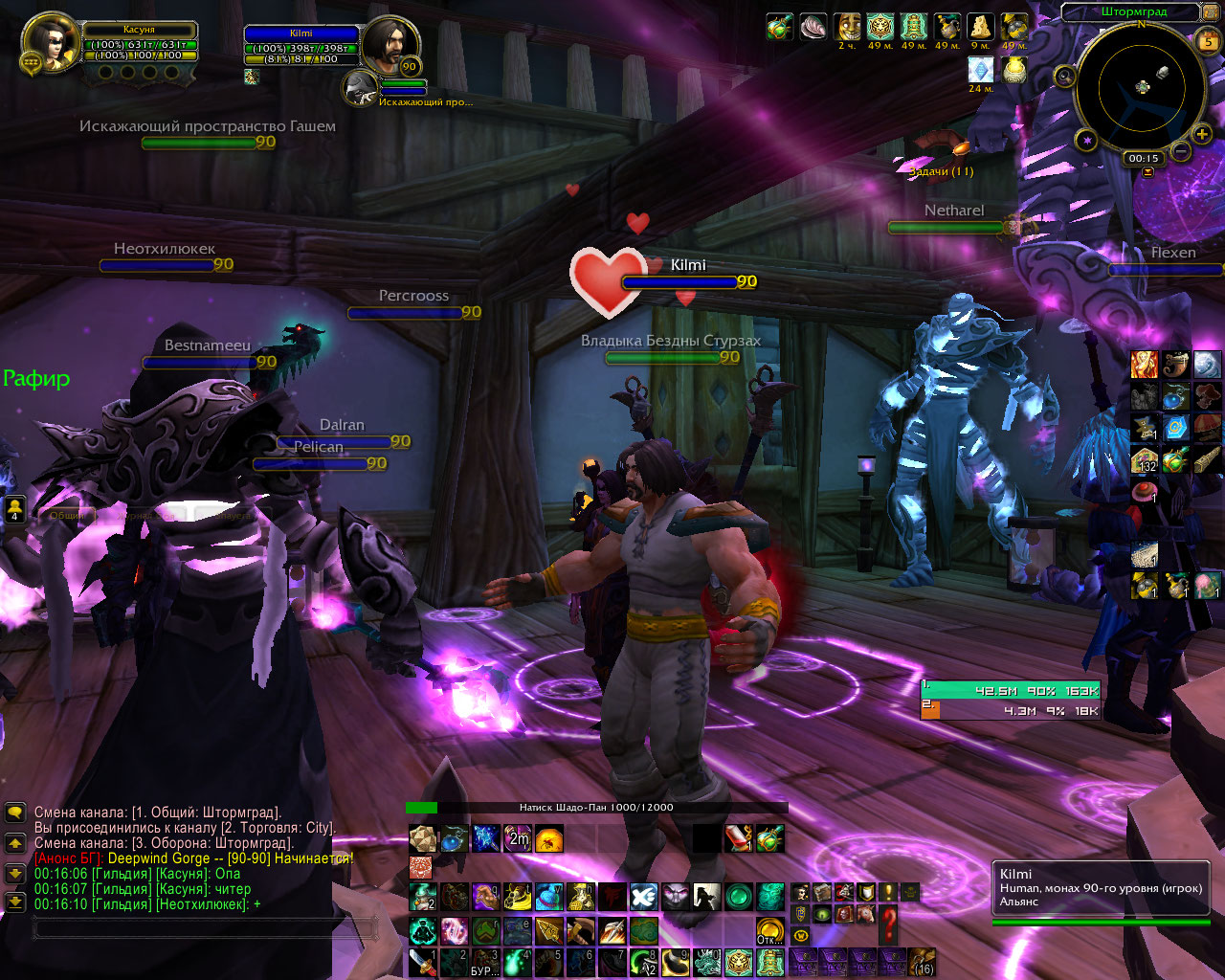Activate the sword ability in slot 1
1225x980 pixels.
(422, 962)
